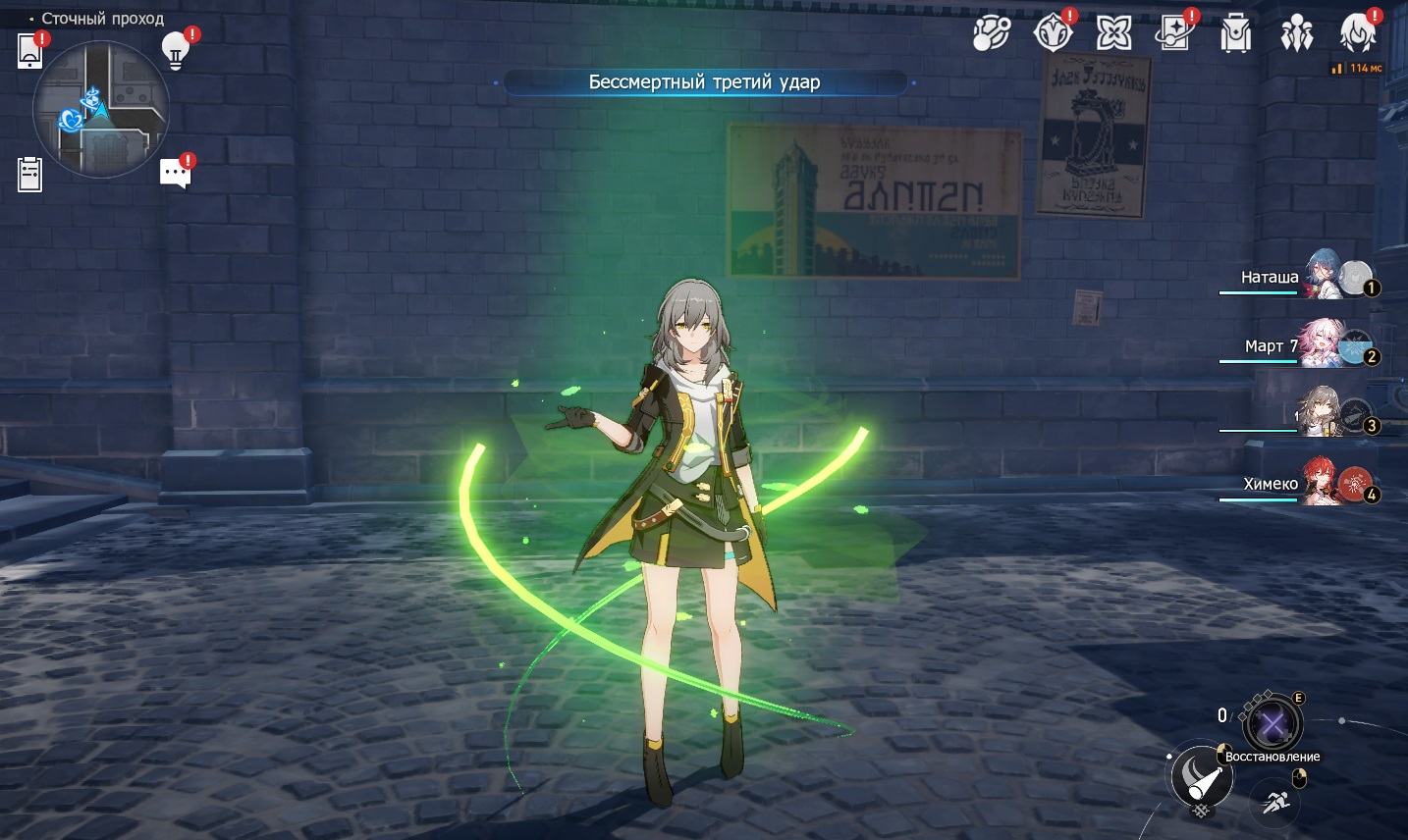Click the circular minimap

[100, 109]
